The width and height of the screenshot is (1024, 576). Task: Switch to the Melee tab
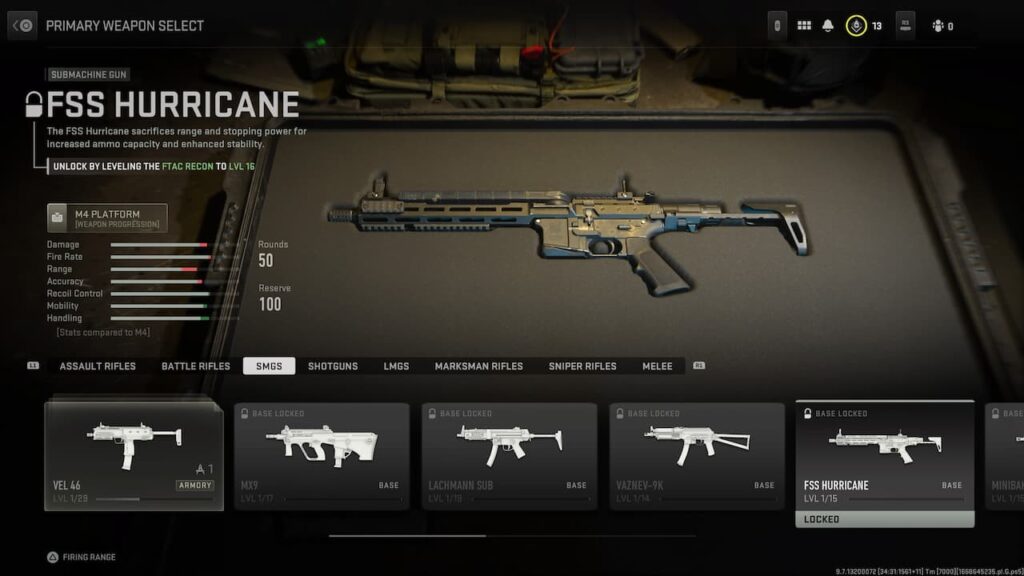click(x=657, y=366)
